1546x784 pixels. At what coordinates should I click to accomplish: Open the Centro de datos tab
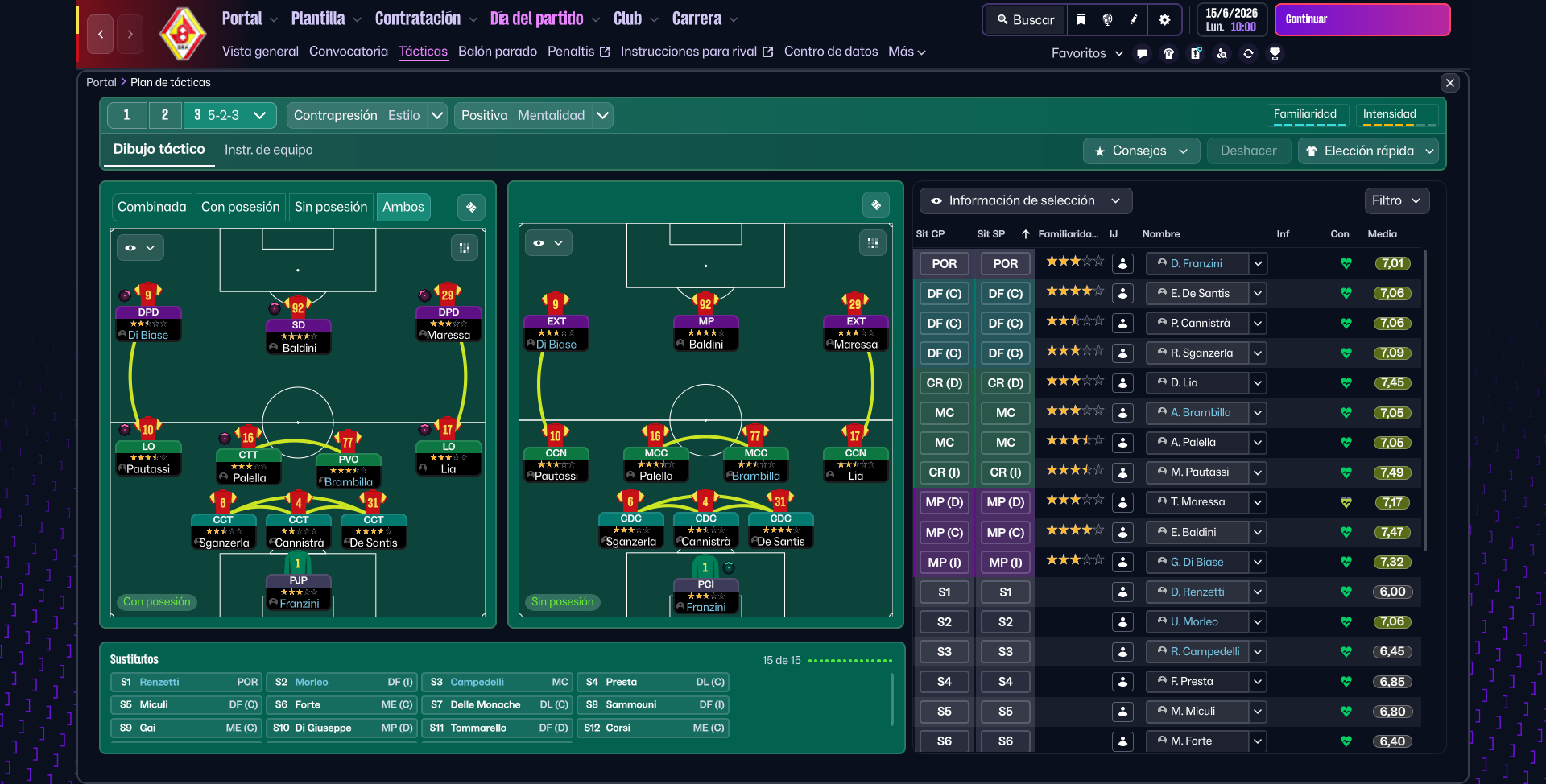tap(830, 52)
